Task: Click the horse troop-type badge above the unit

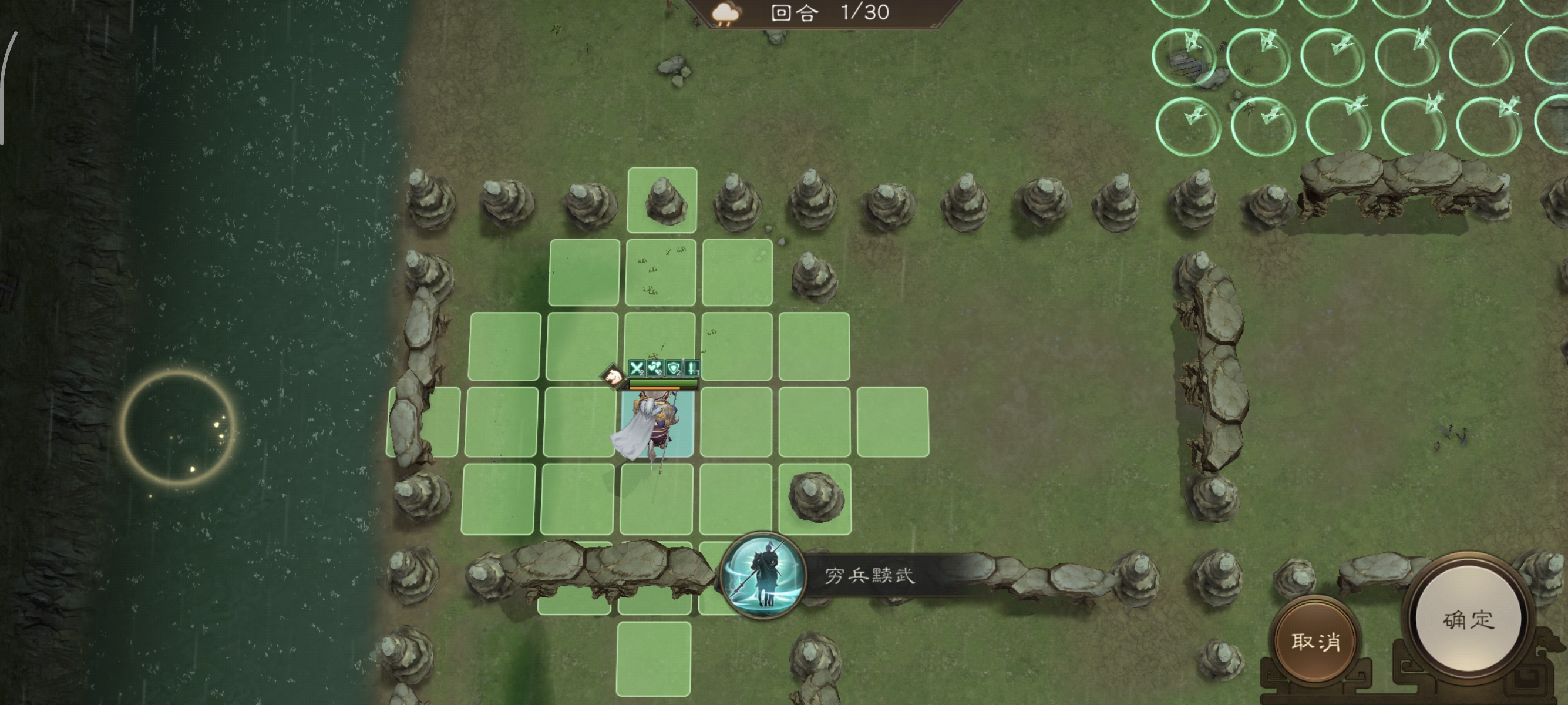Action: [x=613, y=375]
